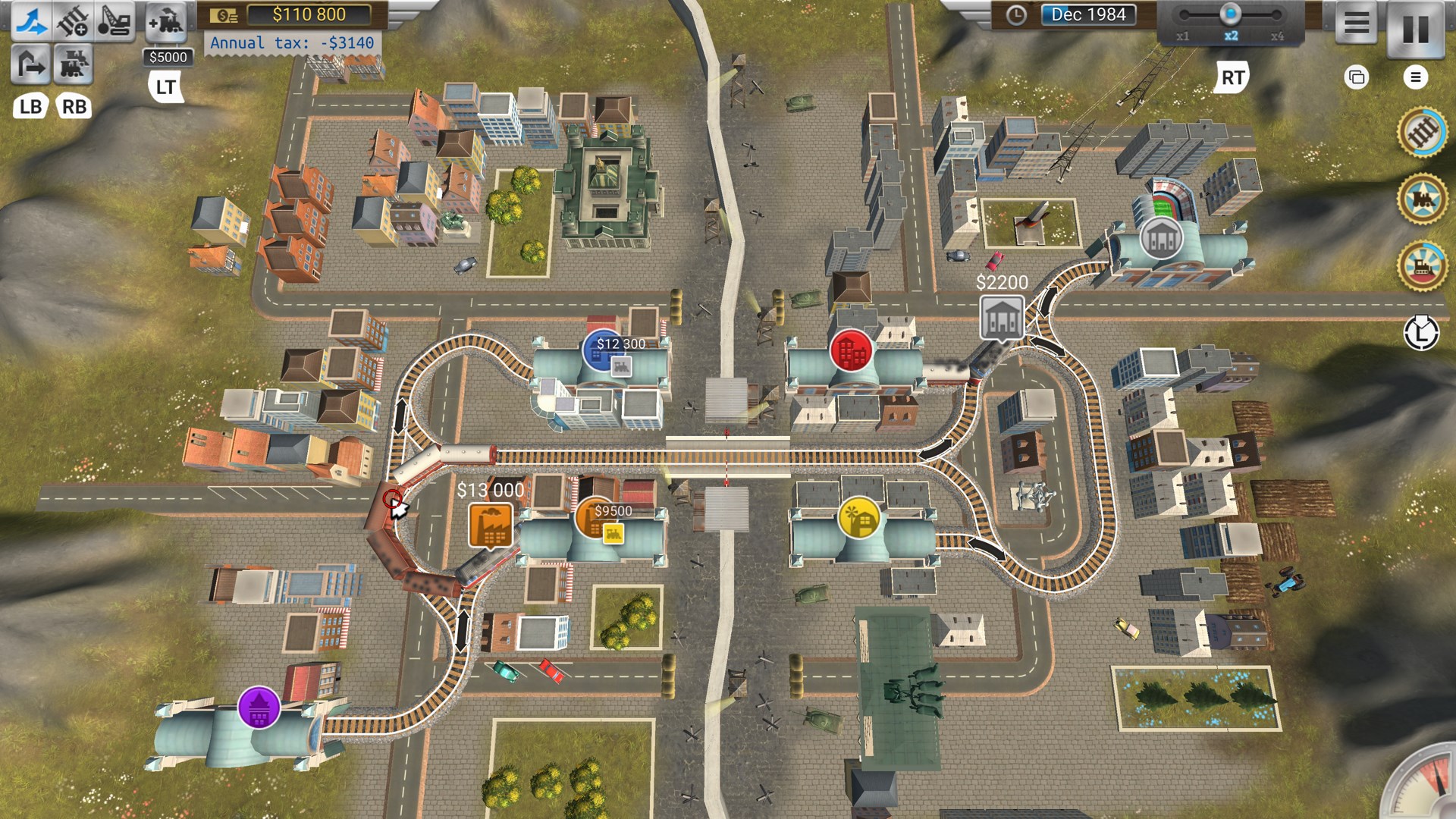Click the rewind clock icon
Image resolution: width=1456 pixels, height=819 pixels.
1421,334
